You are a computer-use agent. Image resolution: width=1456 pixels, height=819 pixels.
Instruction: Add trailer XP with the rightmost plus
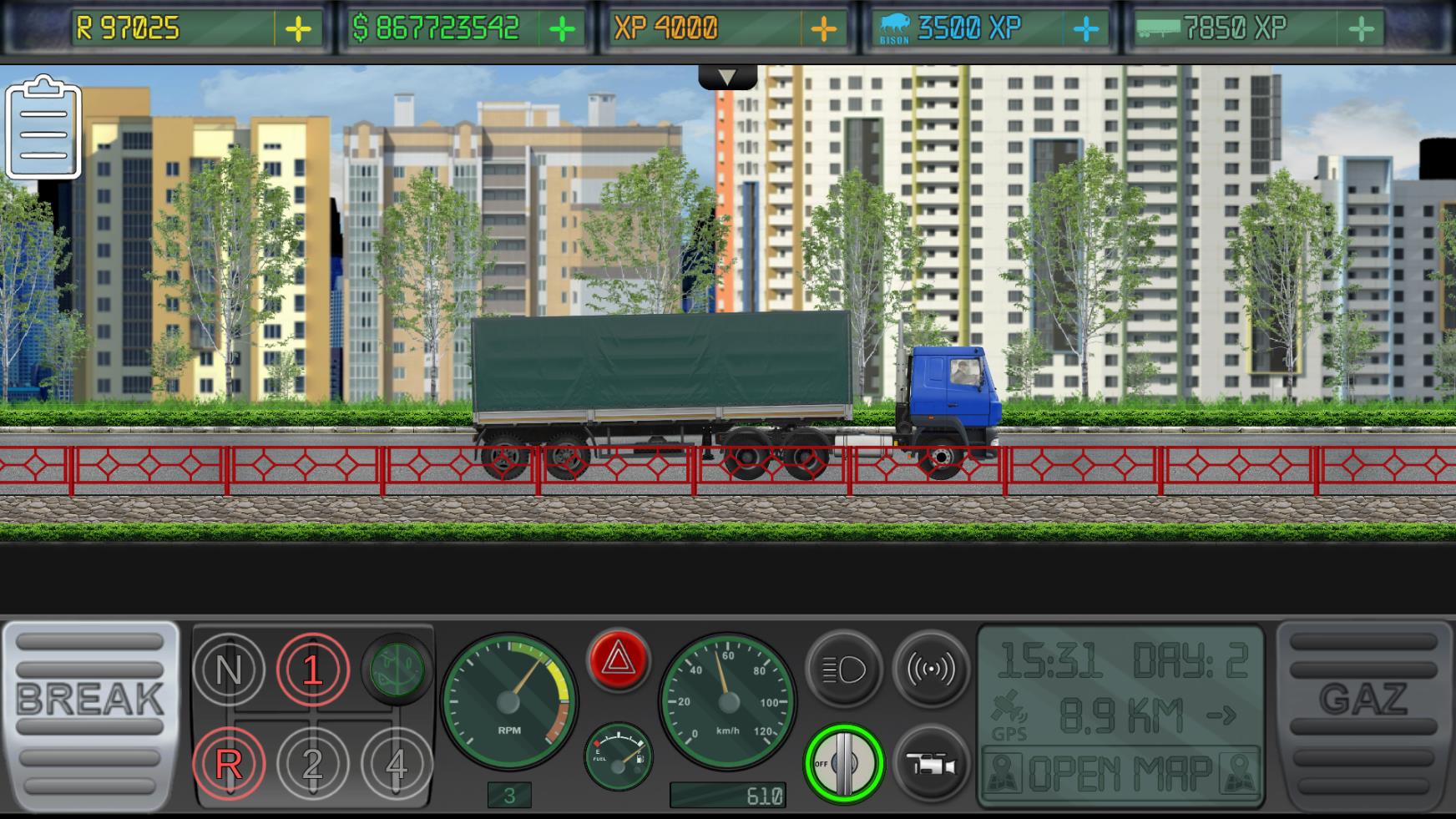[1361, 27]
